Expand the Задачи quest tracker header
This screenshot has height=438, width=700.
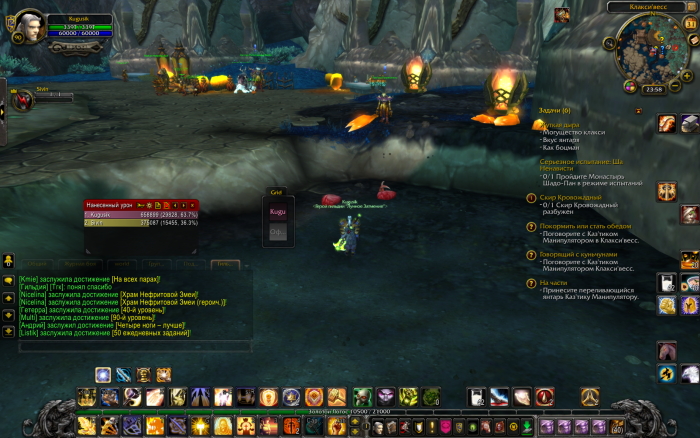click(x=553, y=110)
